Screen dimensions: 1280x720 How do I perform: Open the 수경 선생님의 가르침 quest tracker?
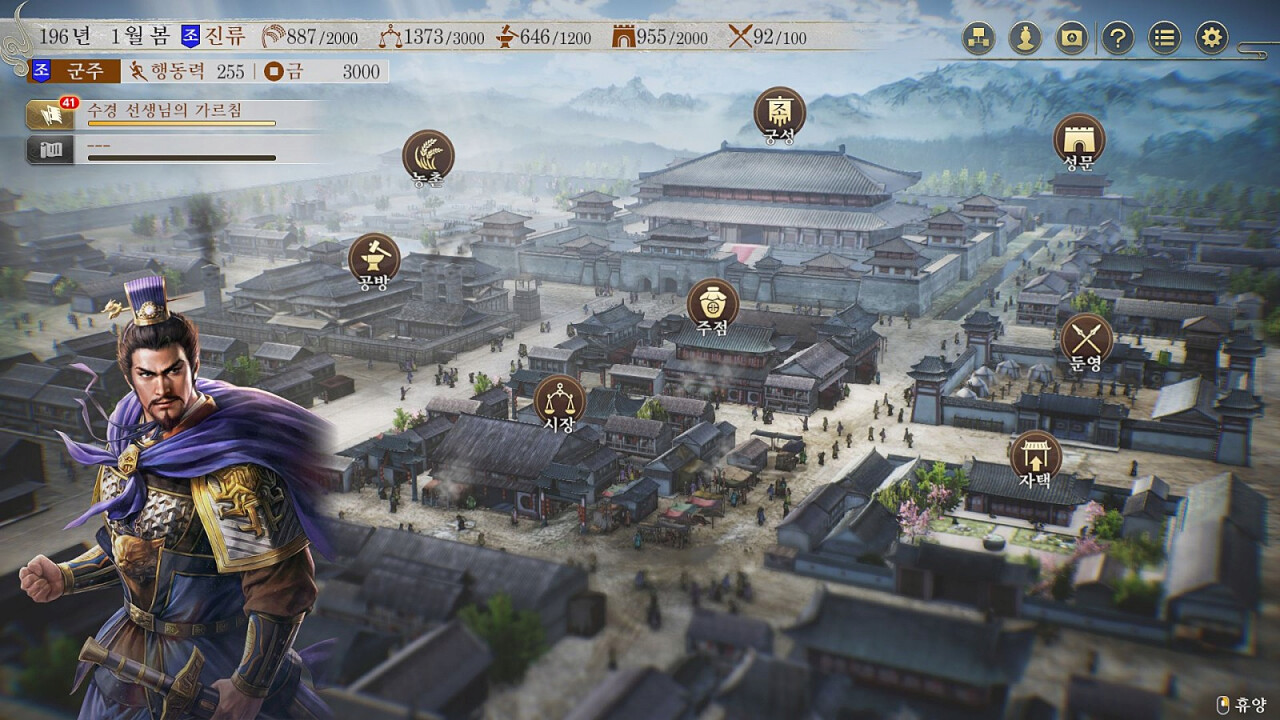click(180, 115)
